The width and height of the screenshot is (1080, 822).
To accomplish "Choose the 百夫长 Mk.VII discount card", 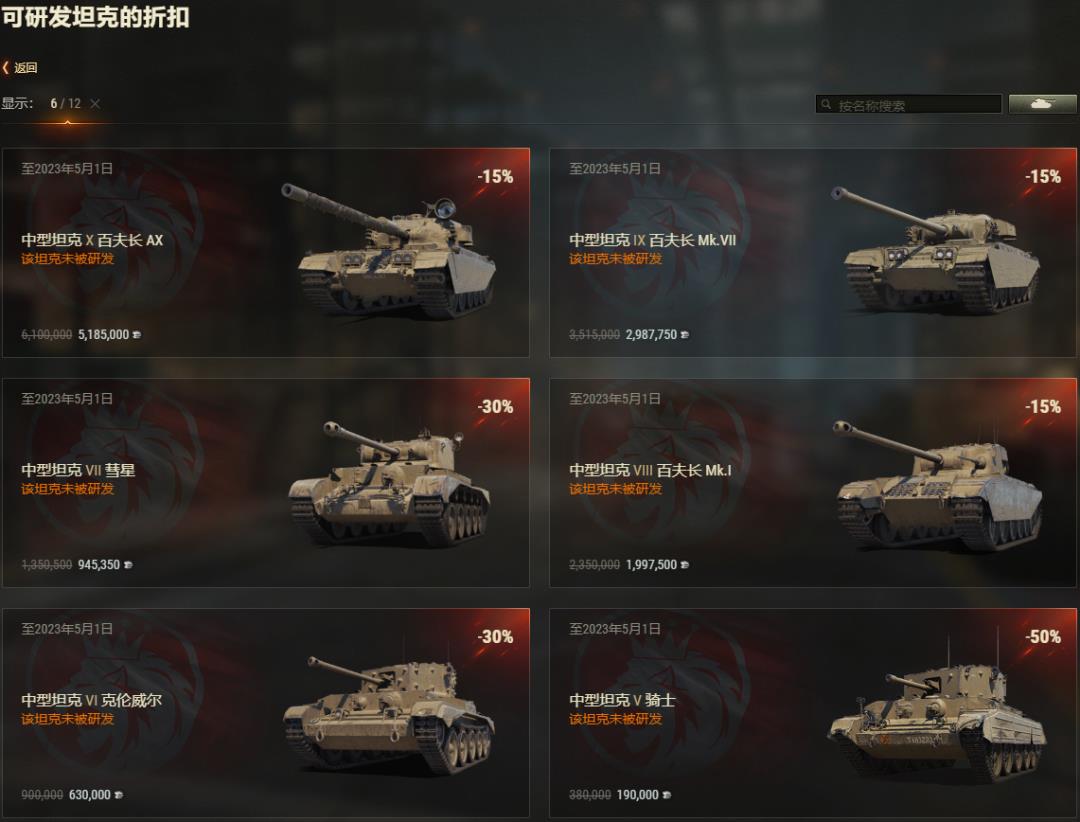I will [813, 253].
